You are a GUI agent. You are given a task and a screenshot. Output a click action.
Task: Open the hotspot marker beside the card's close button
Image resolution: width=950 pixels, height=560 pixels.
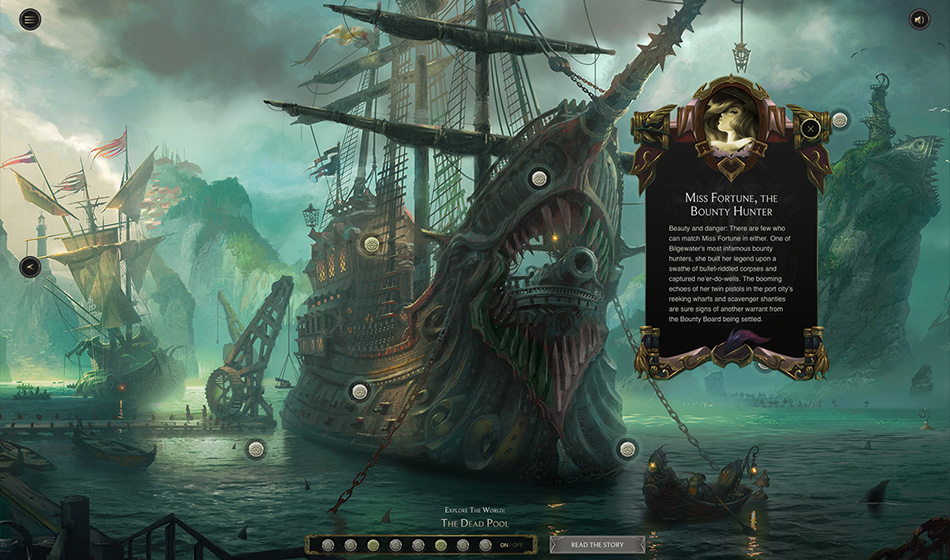click(x=840, y=120)
